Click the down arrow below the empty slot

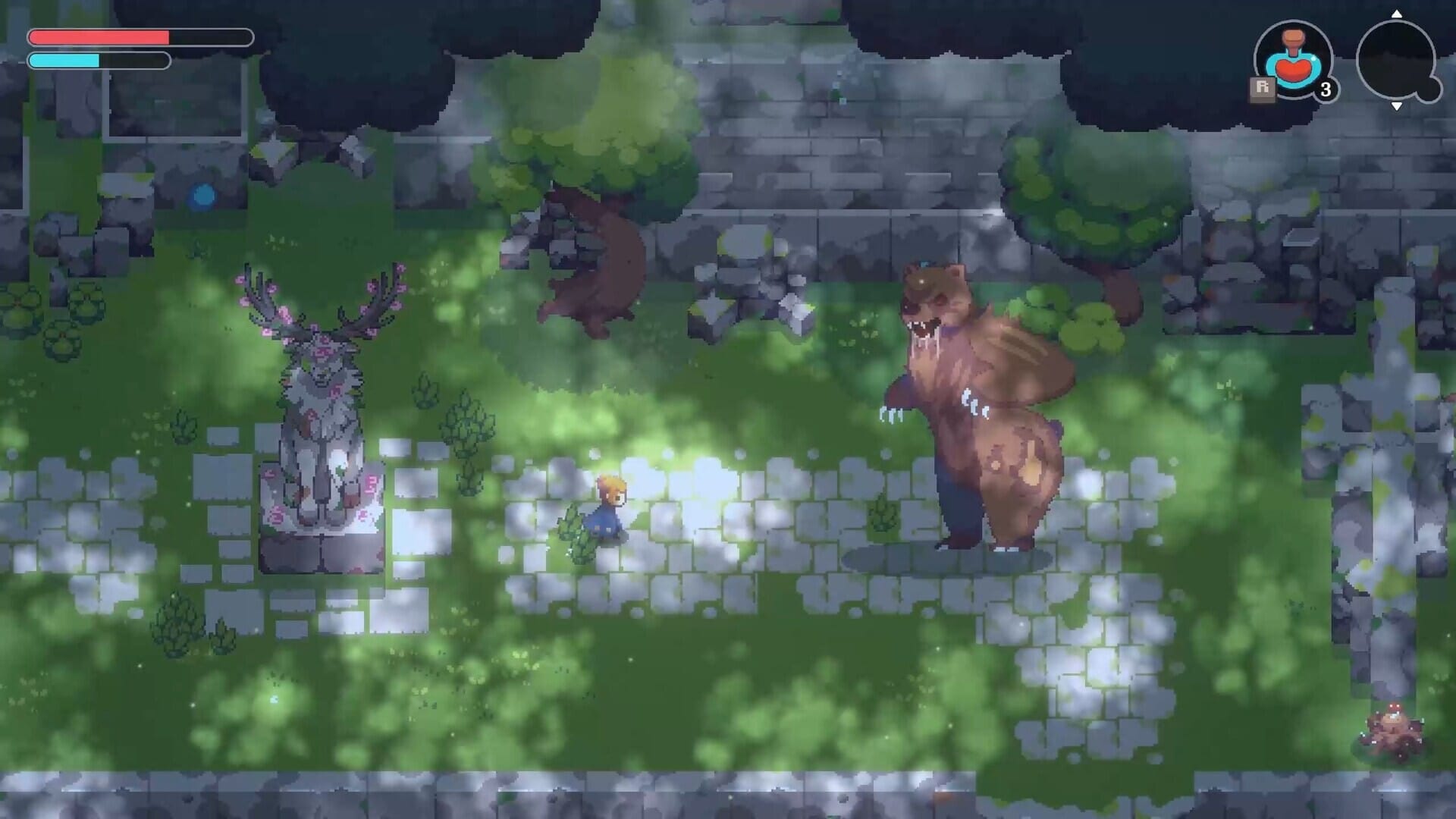coord(1397,107)
